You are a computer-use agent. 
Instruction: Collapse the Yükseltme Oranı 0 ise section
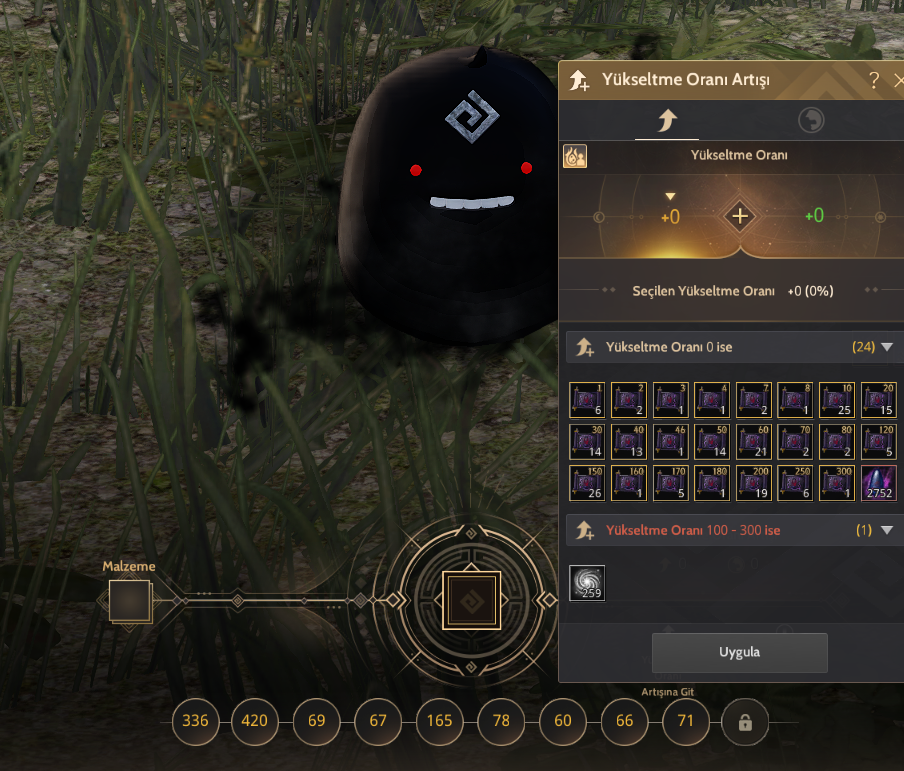886,348
